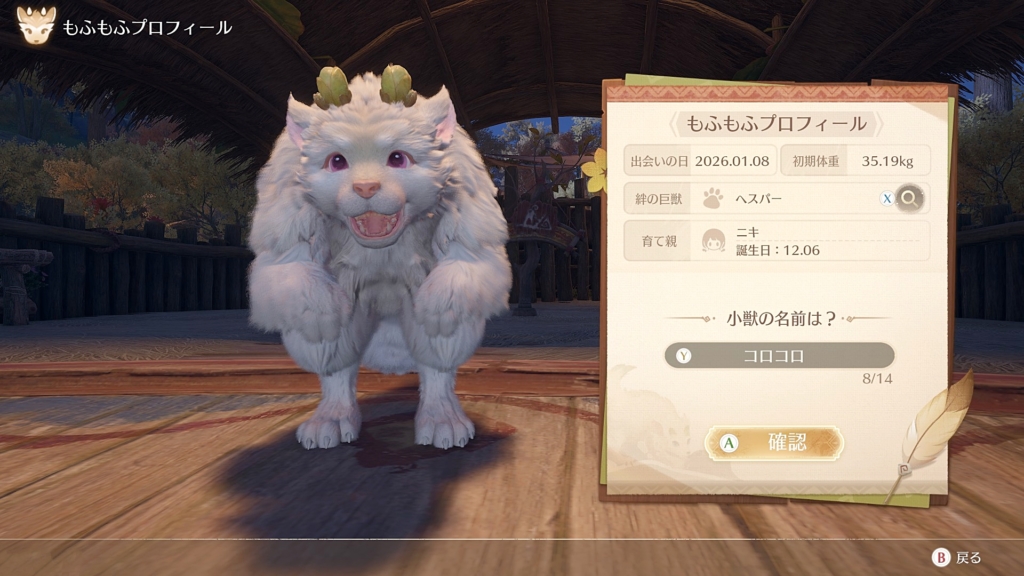This screenshot has width=1024, height=576.
Task: Edit the コロコロ name field
Action: coord(779,355)
